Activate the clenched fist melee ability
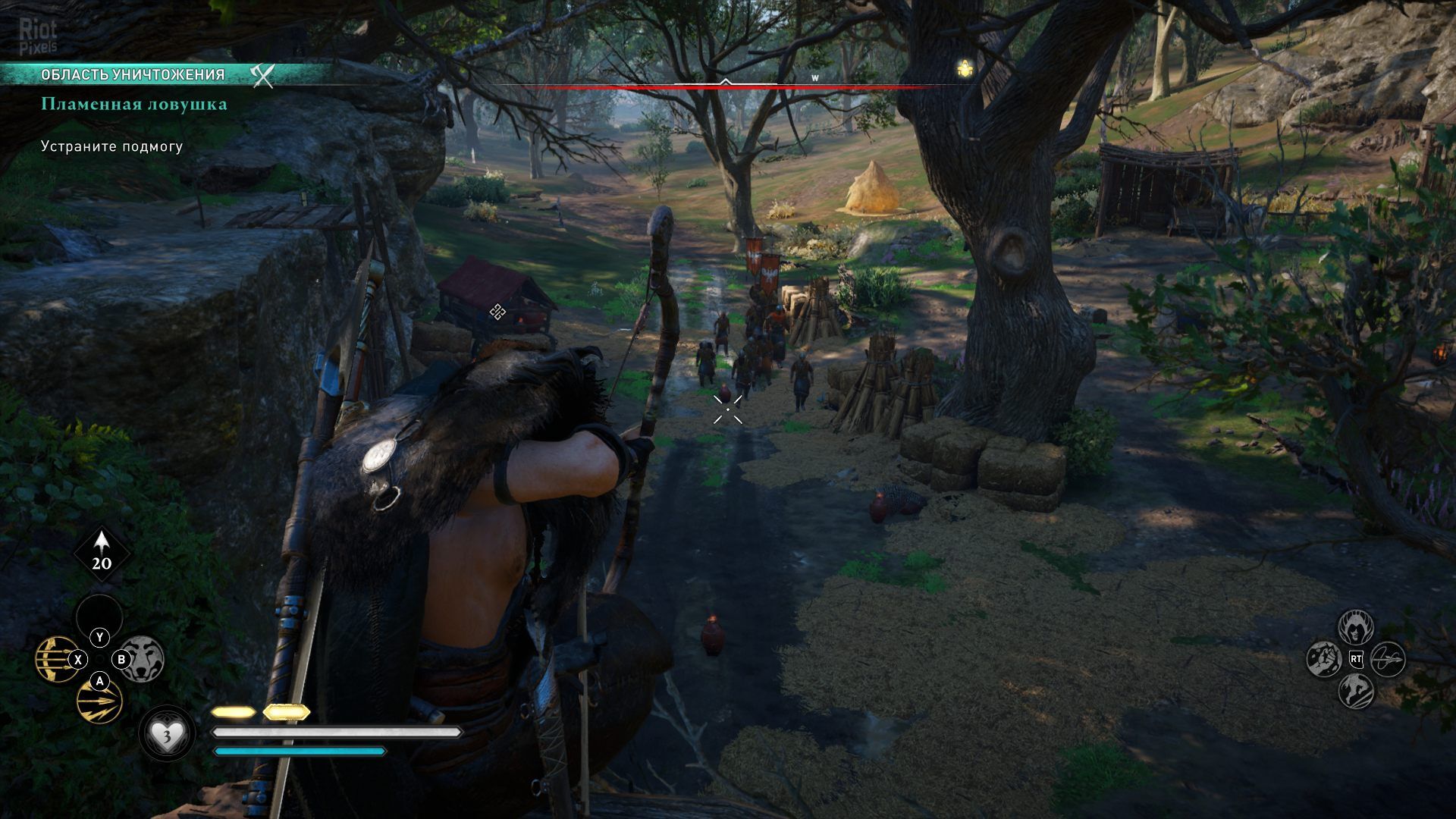 [1325, 659]
